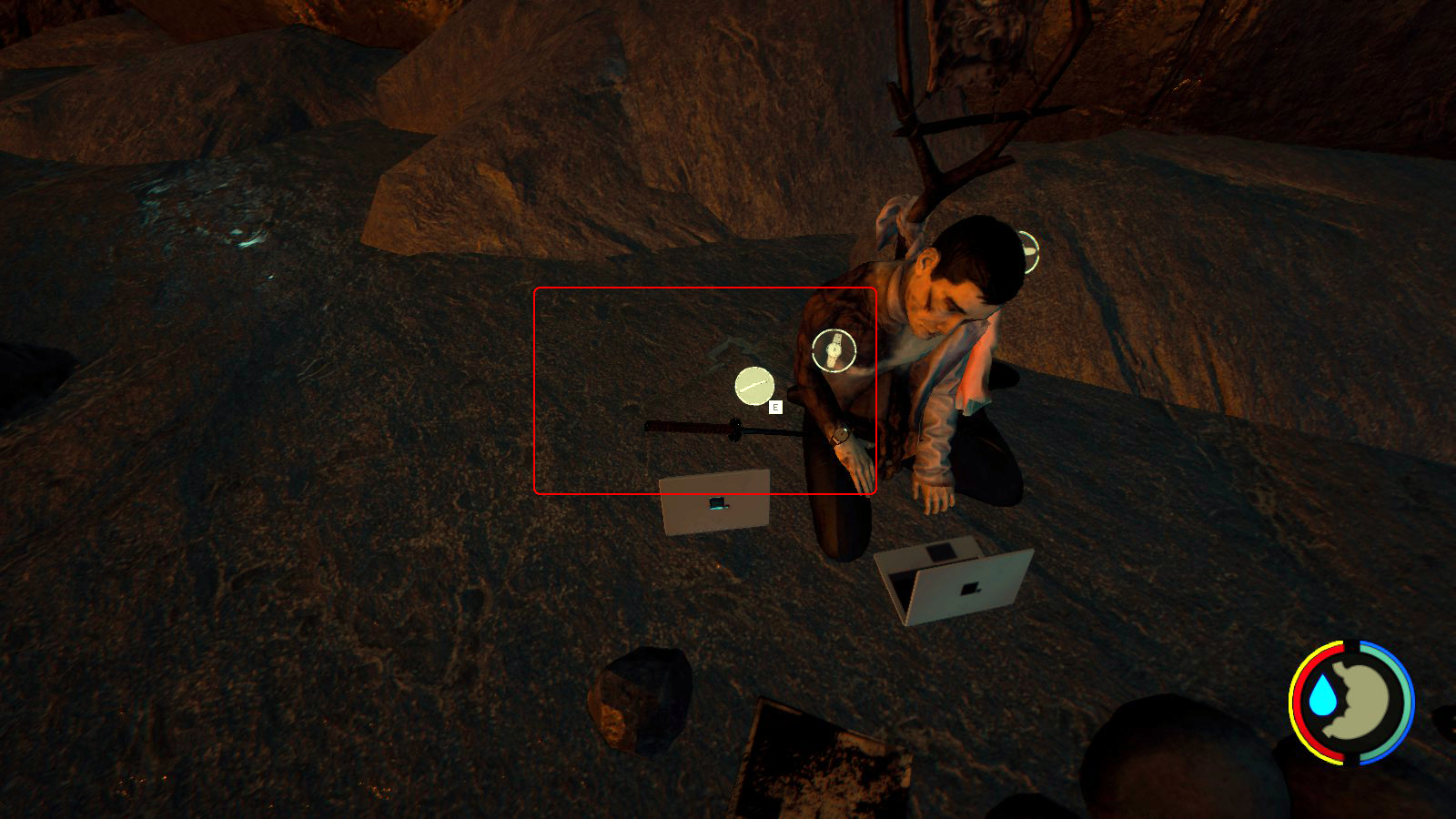
Task: Select the highlighted katana pickup icon
Action: [753, 387]
